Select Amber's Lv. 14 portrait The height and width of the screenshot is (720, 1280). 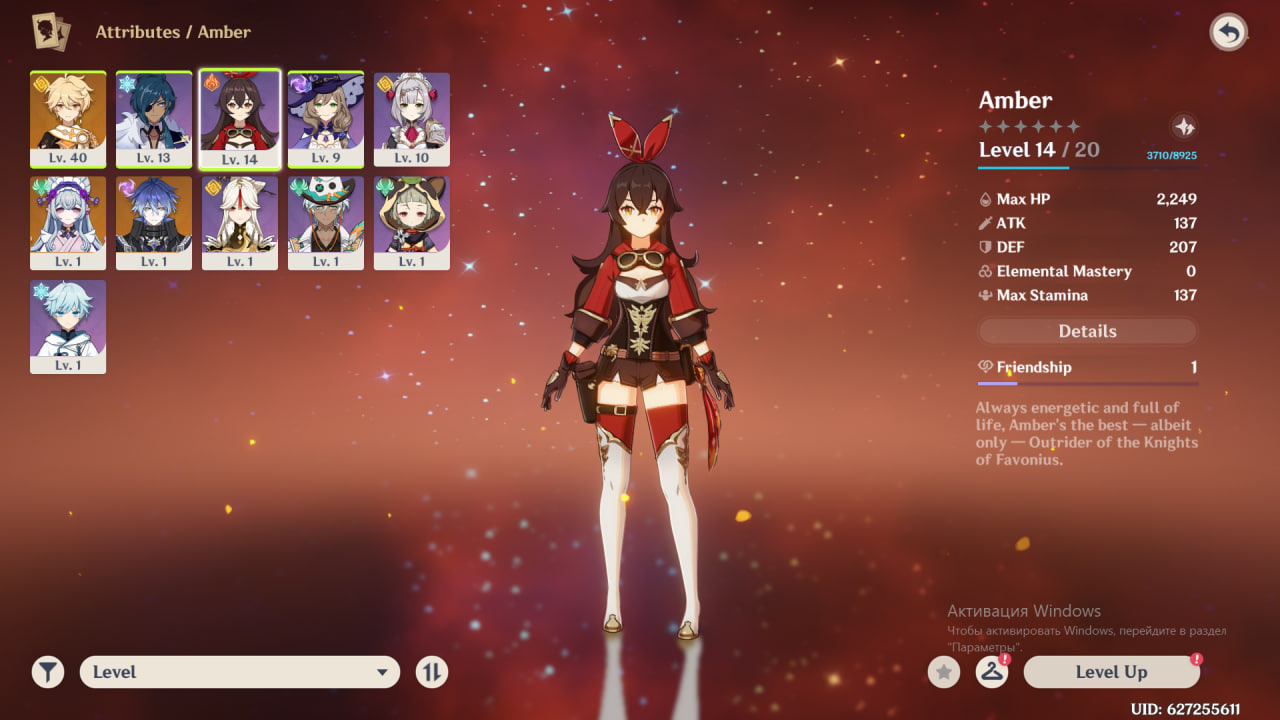pos(240,119)
